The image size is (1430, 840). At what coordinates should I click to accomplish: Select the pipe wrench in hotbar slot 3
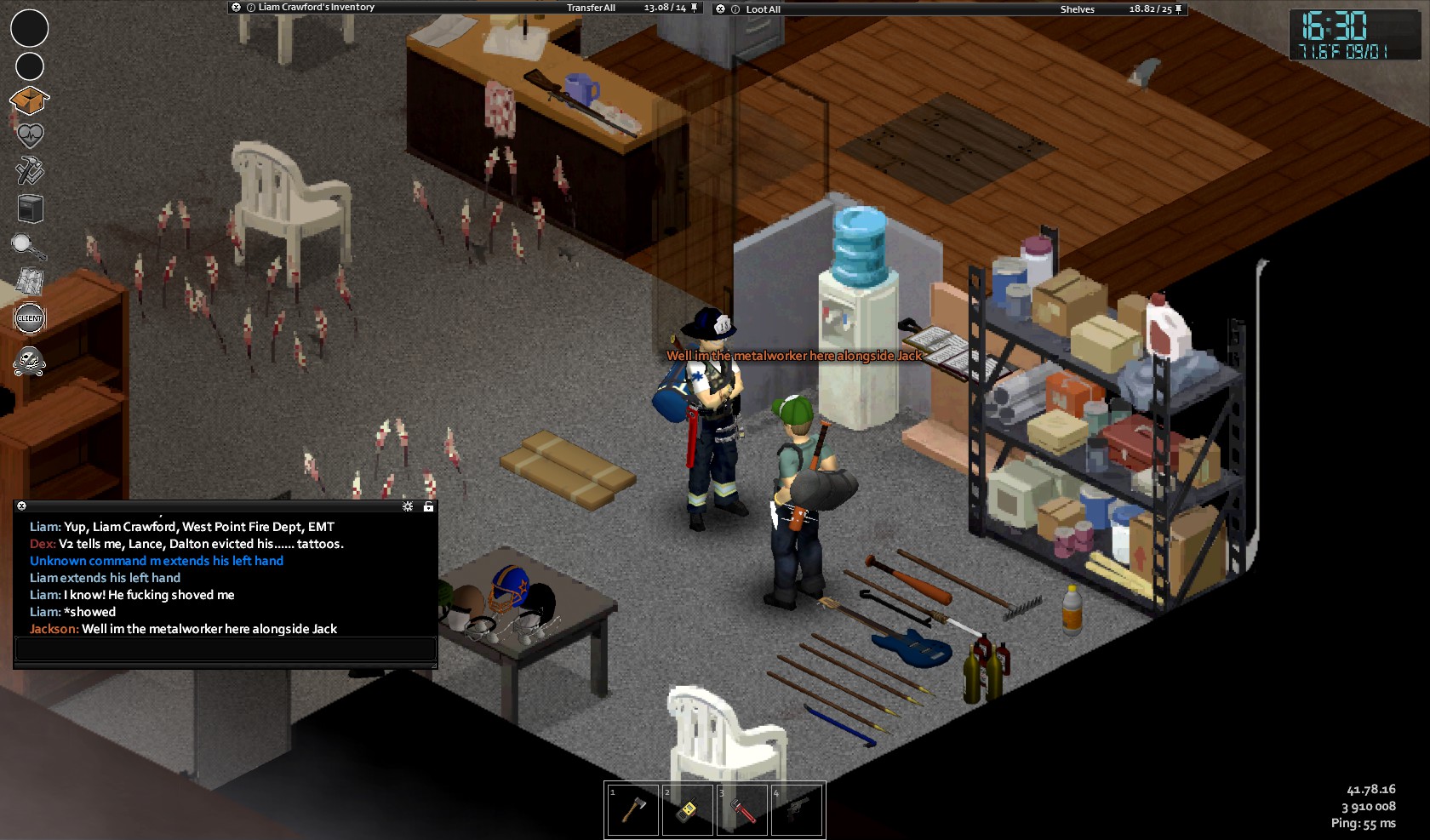point(742,810)
